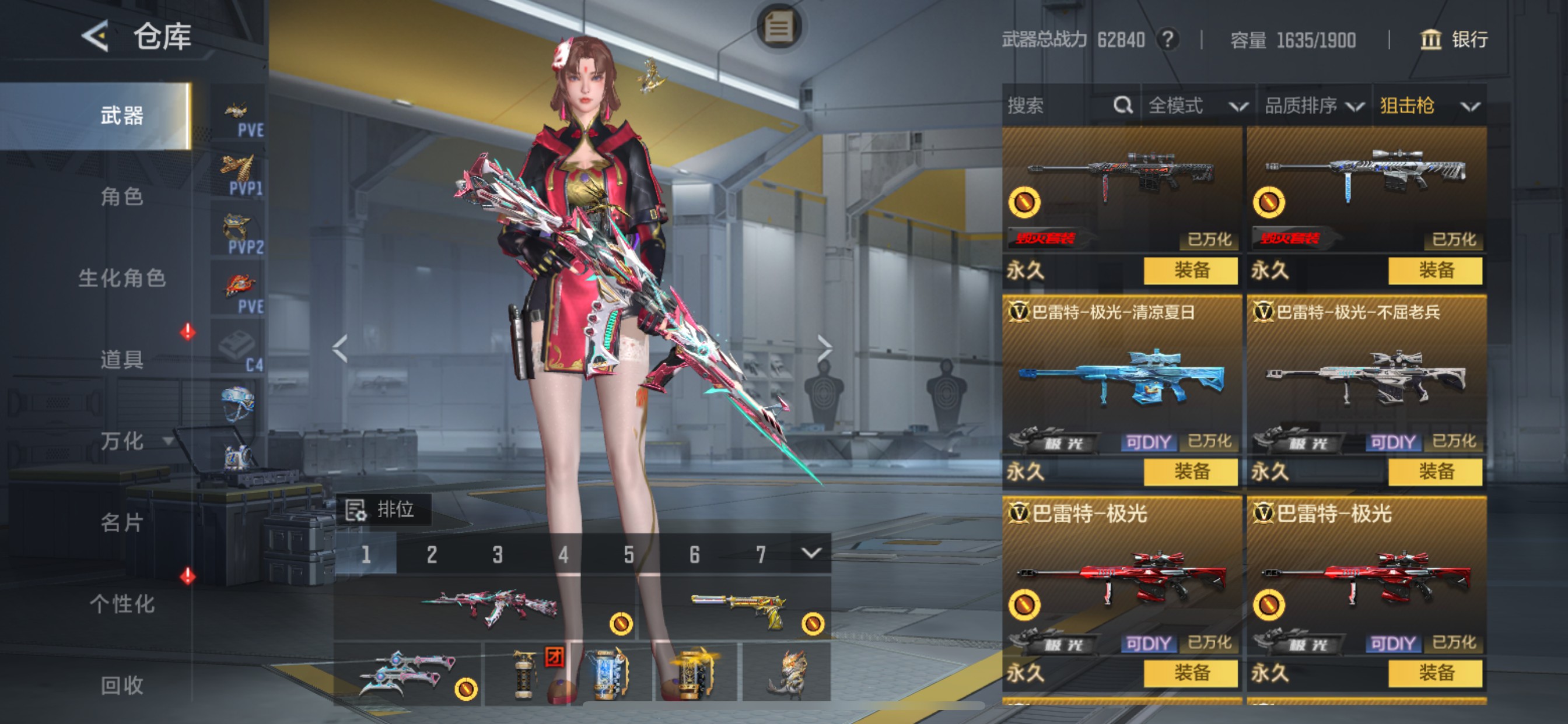Open the 名片 category
The height and width of the screenshot is (724, 1568).
[122, 522]
